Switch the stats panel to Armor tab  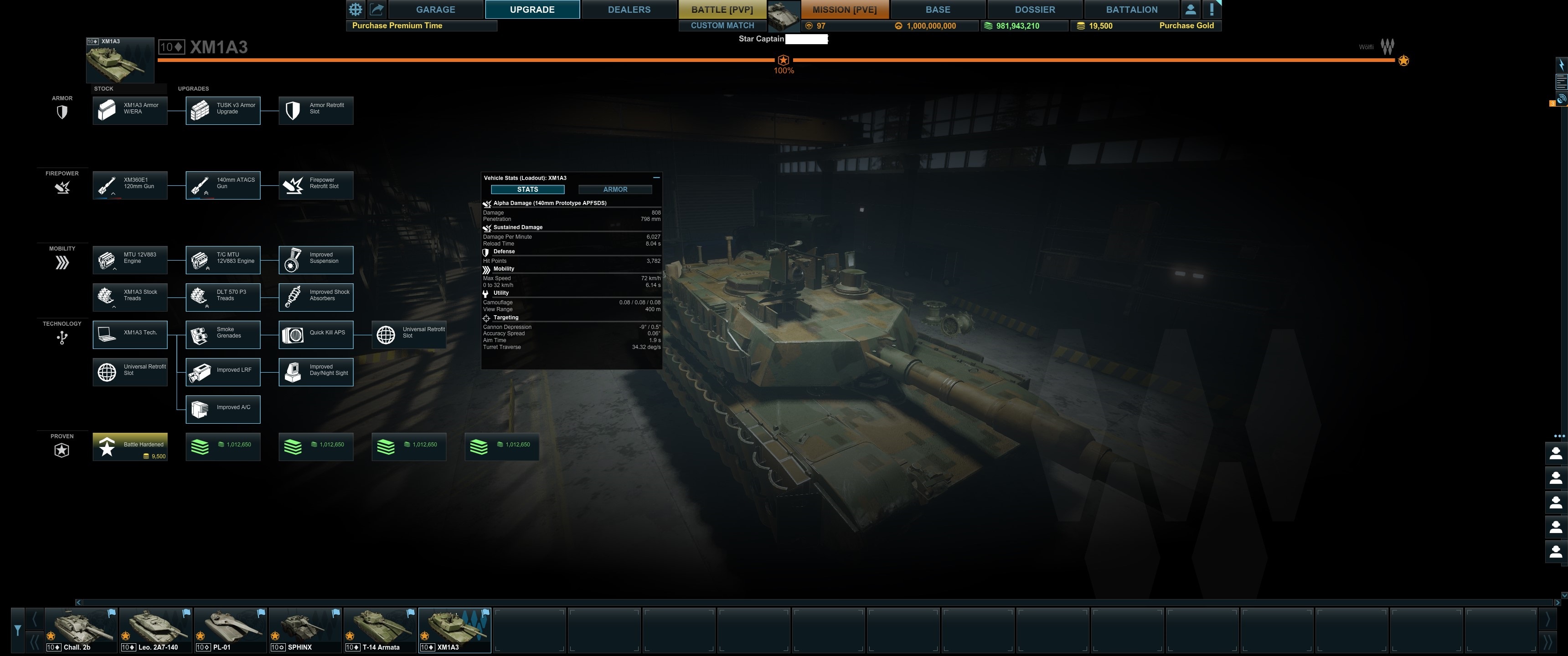[x=615, y=189]
